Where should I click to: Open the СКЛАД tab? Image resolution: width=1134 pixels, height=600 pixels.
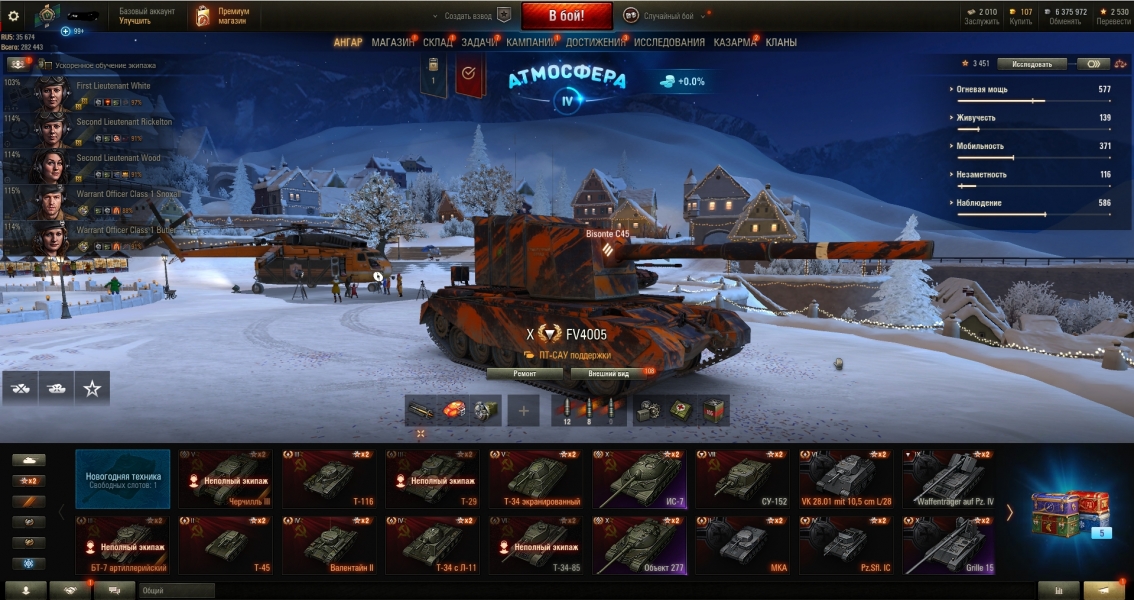coord(437,43)
